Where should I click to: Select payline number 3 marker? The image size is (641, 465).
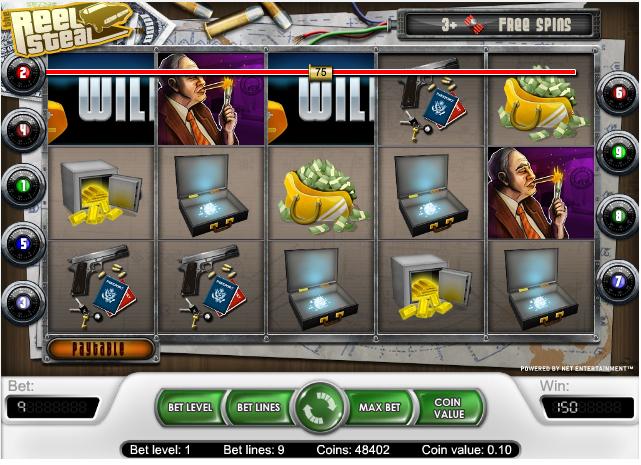pyautogui.click(x=23, y=299)
